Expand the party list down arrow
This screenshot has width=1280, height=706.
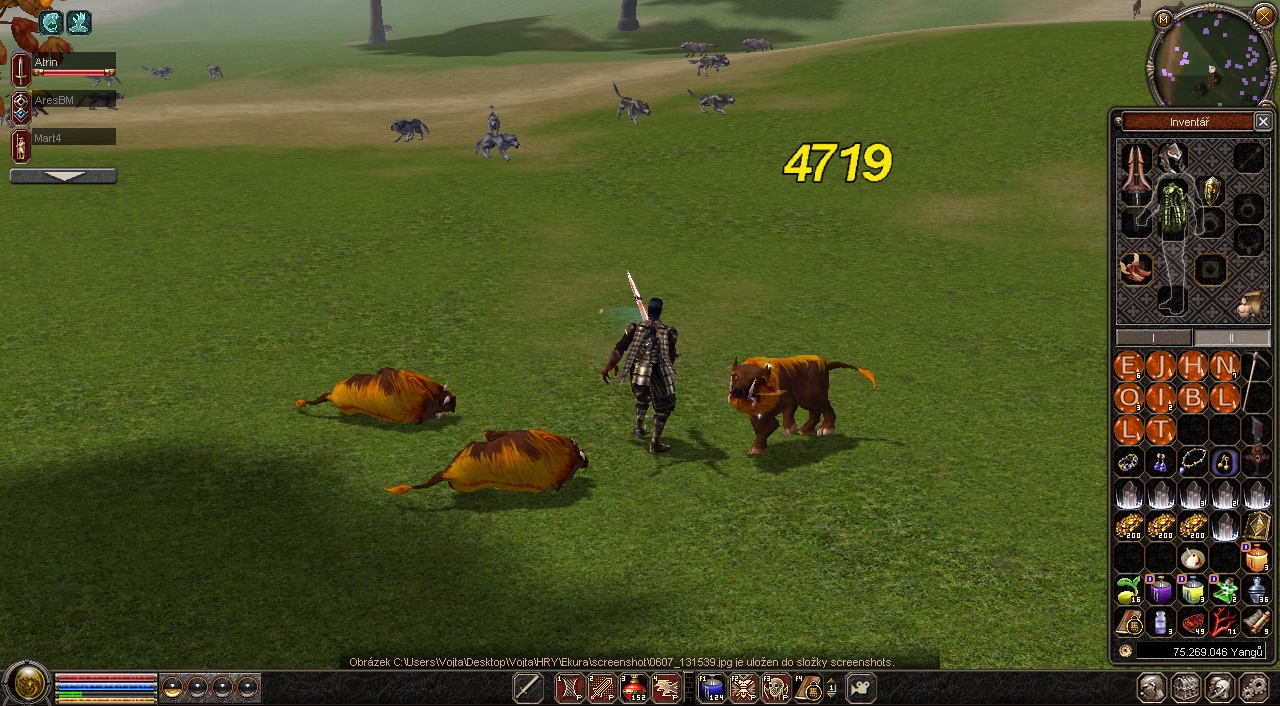pos(63,176)
